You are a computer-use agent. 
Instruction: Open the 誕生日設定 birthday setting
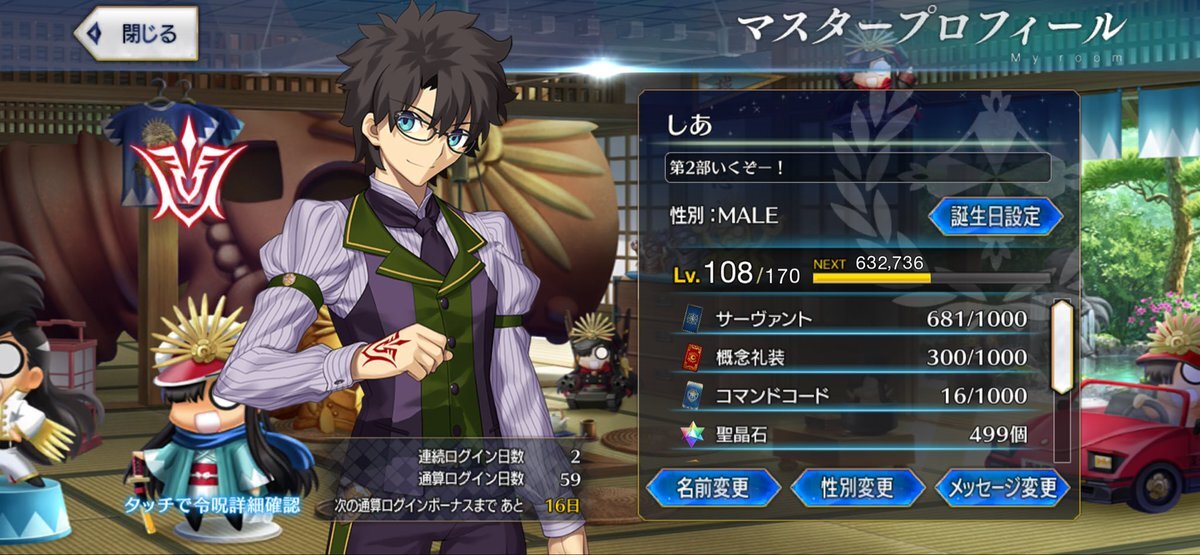point(995,215)
